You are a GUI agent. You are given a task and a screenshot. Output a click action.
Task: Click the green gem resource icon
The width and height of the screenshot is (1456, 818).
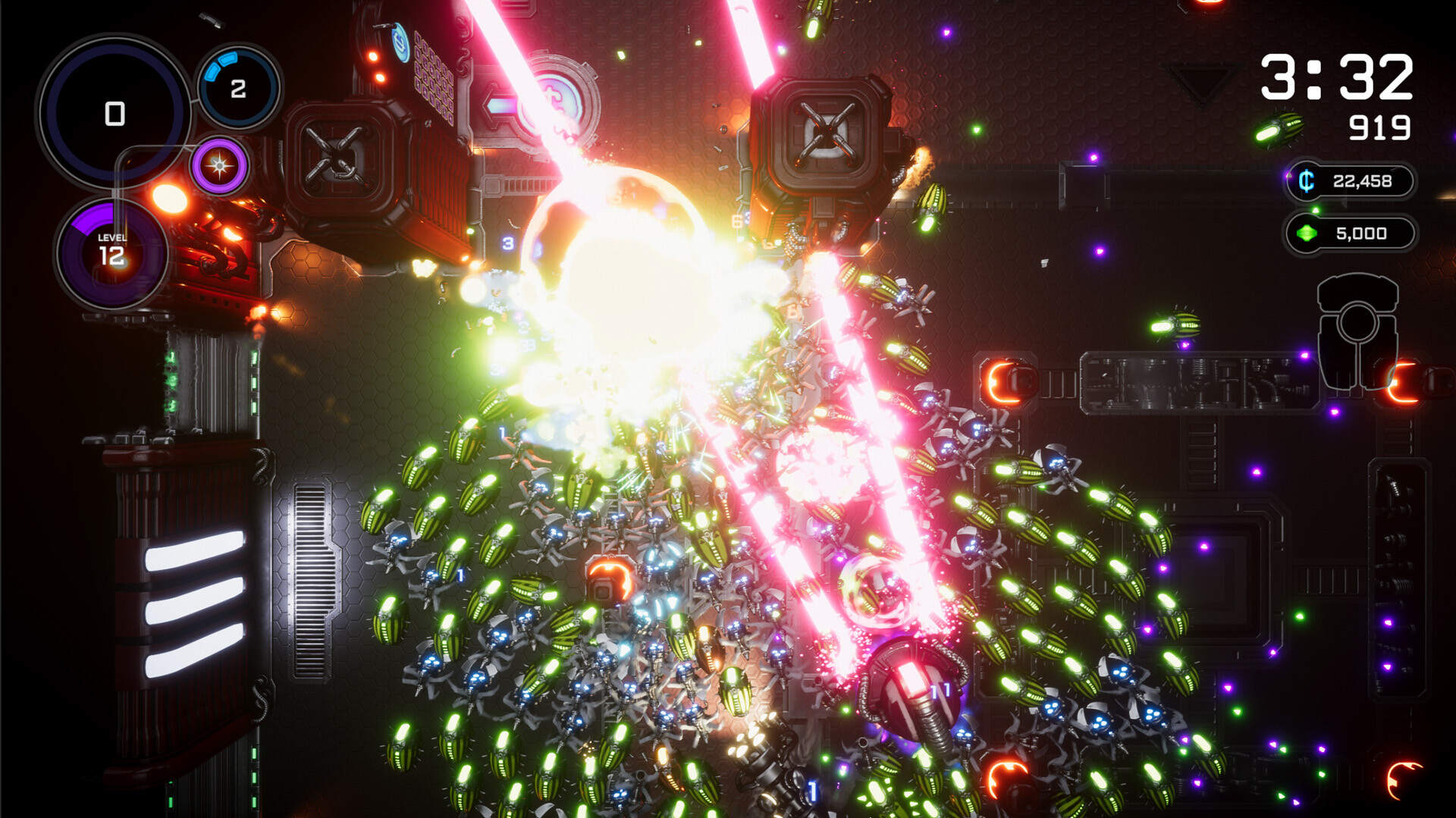click(1309, 233)
